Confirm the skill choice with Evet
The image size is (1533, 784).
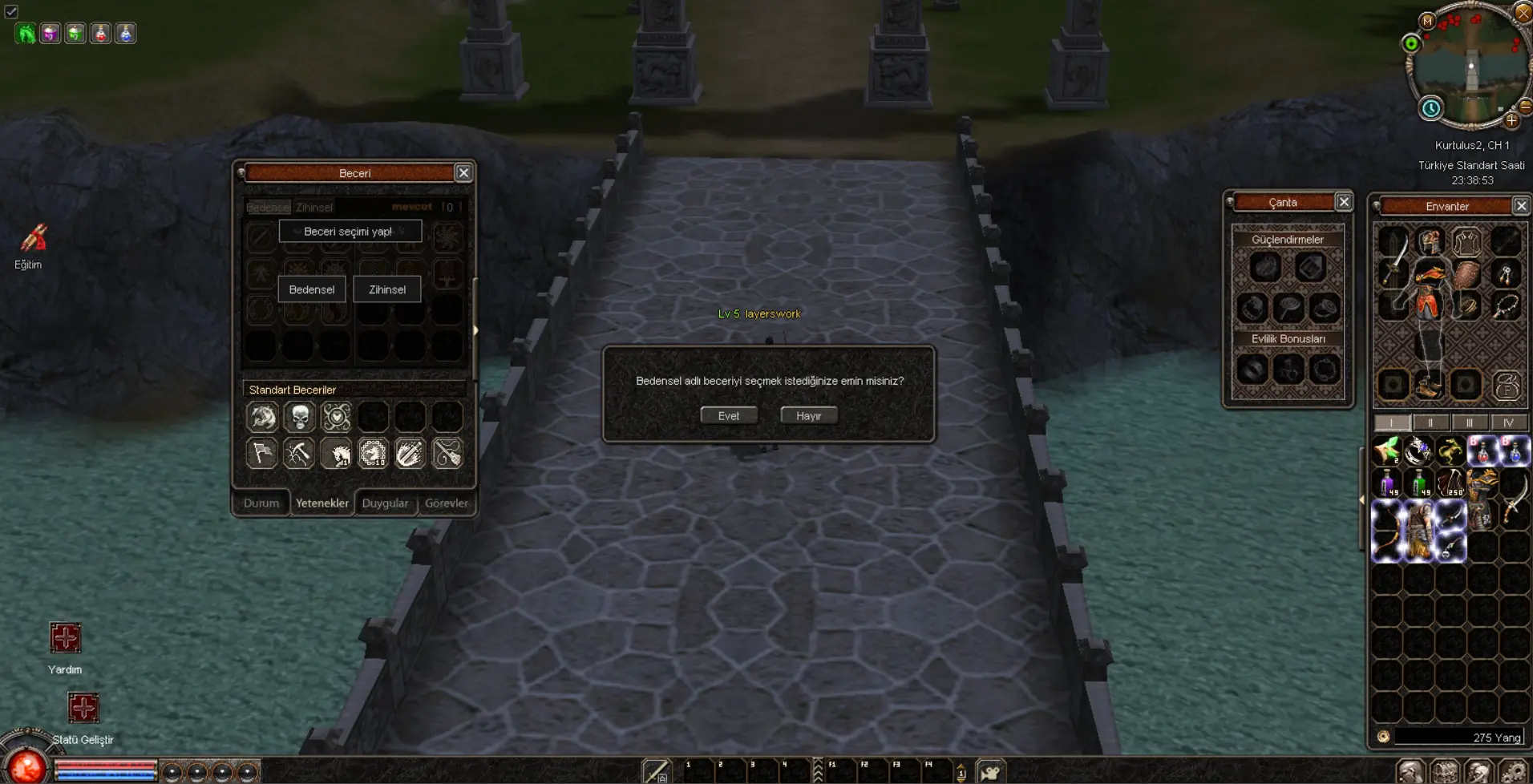pos(728,415)
